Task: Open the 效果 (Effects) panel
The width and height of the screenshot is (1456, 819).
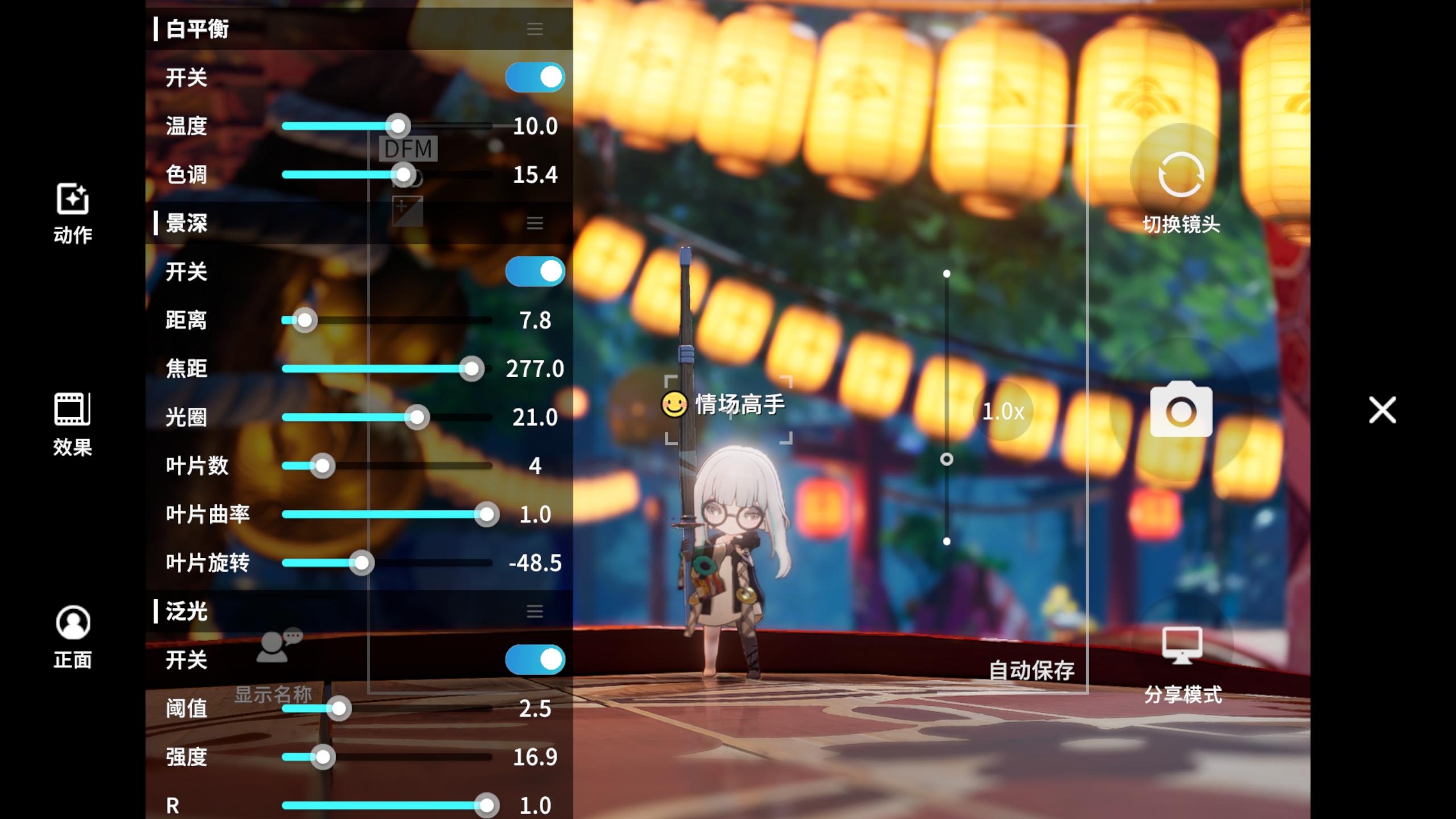Action: 73,424
